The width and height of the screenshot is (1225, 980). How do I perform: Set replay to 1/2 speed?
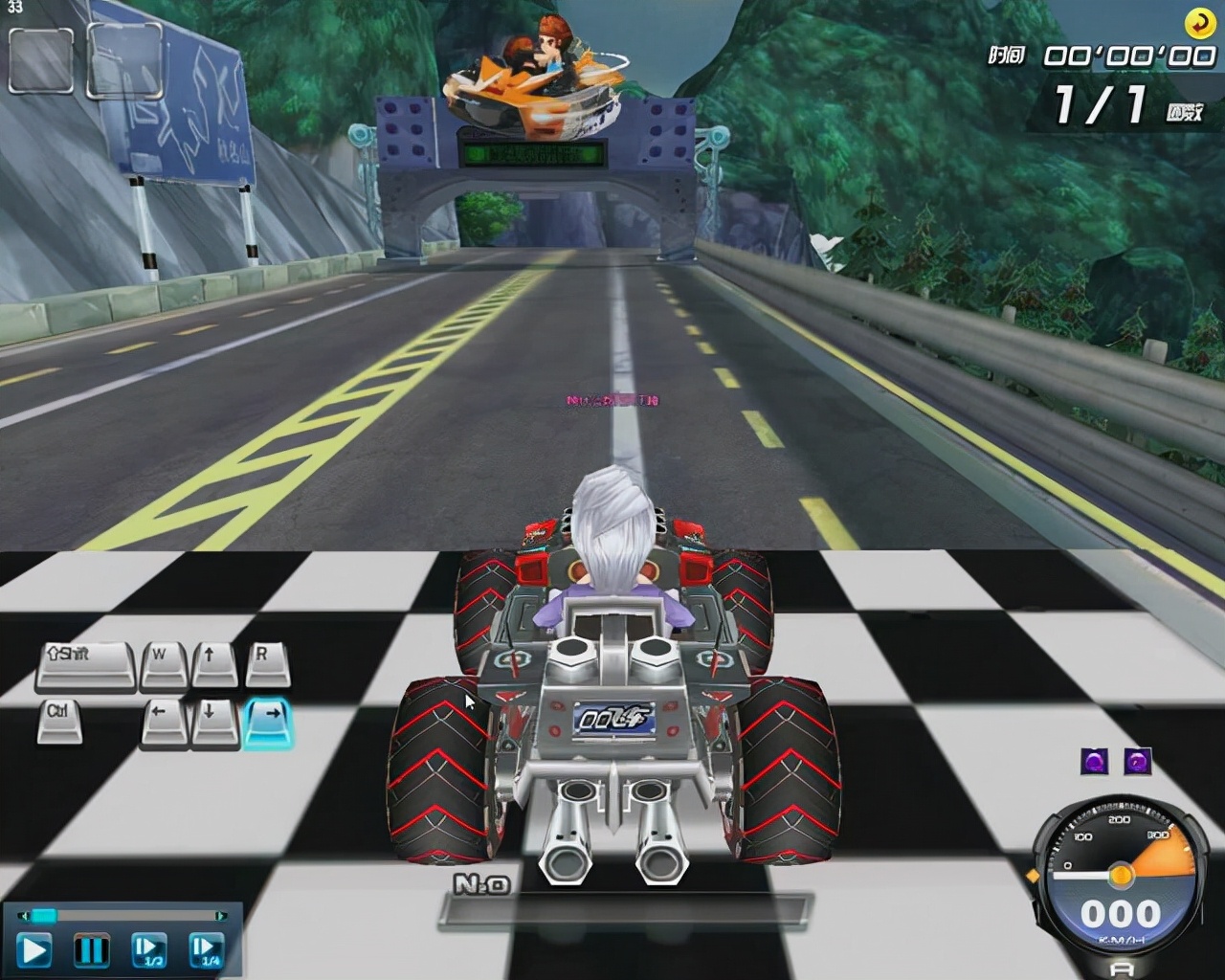(x=148, y=950)
